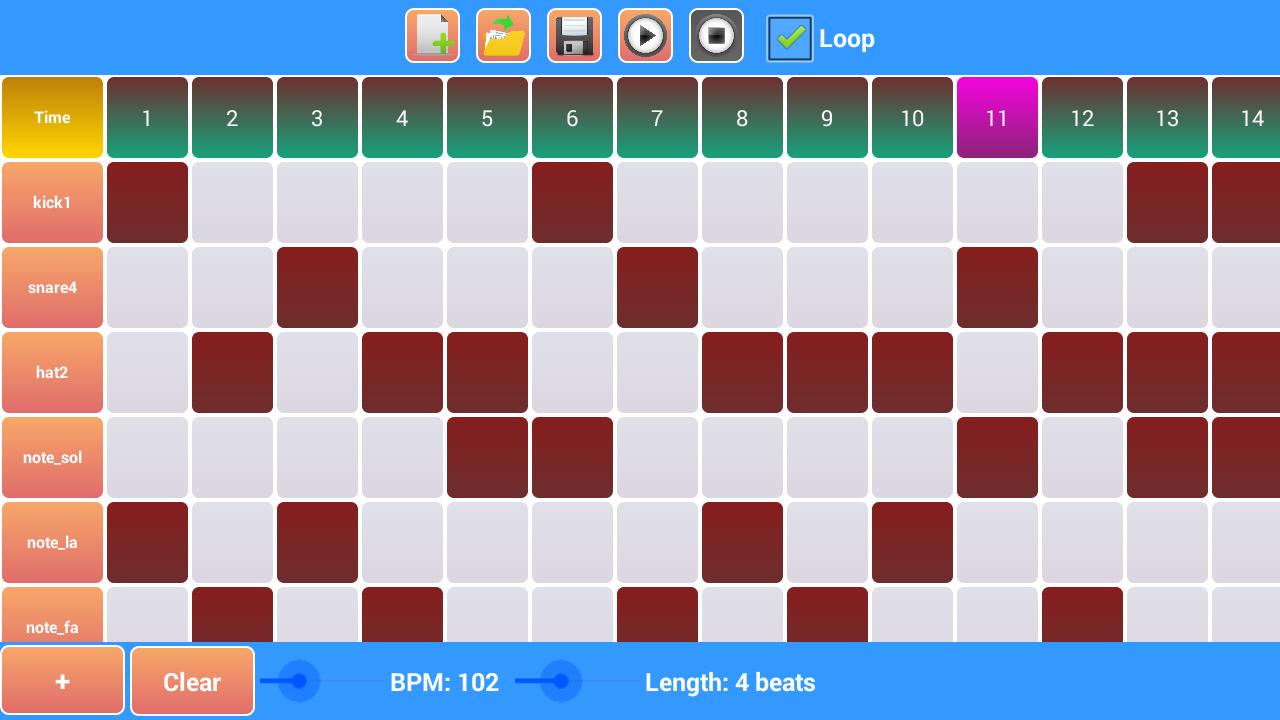1280x720 pixels.
Task: Select the kick1 track label
Action: pos(52,202)
